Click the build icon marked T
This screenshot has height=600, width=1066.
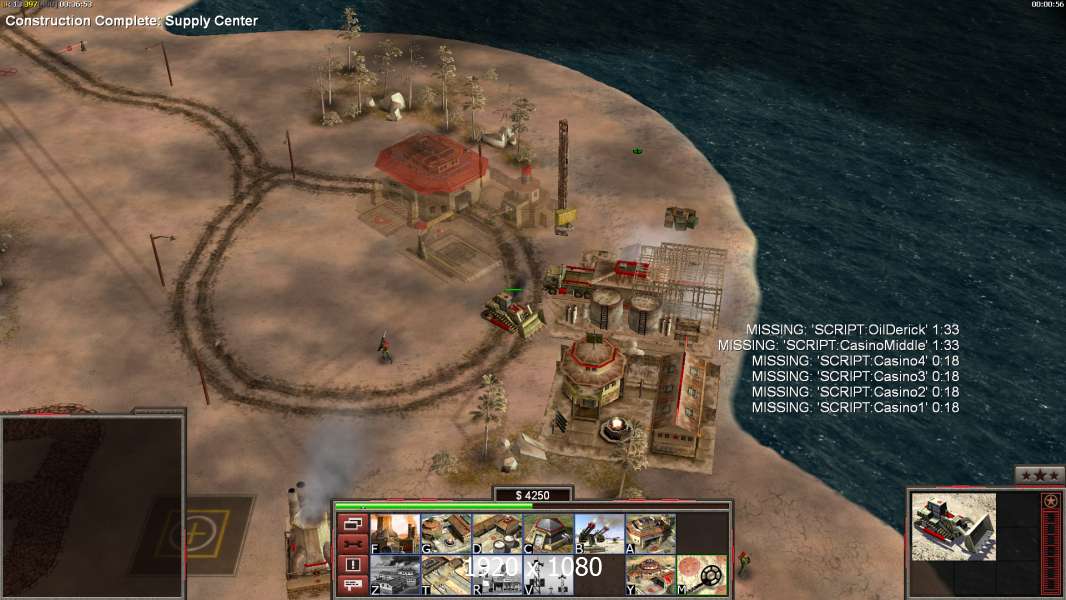(x=446, y=575)
